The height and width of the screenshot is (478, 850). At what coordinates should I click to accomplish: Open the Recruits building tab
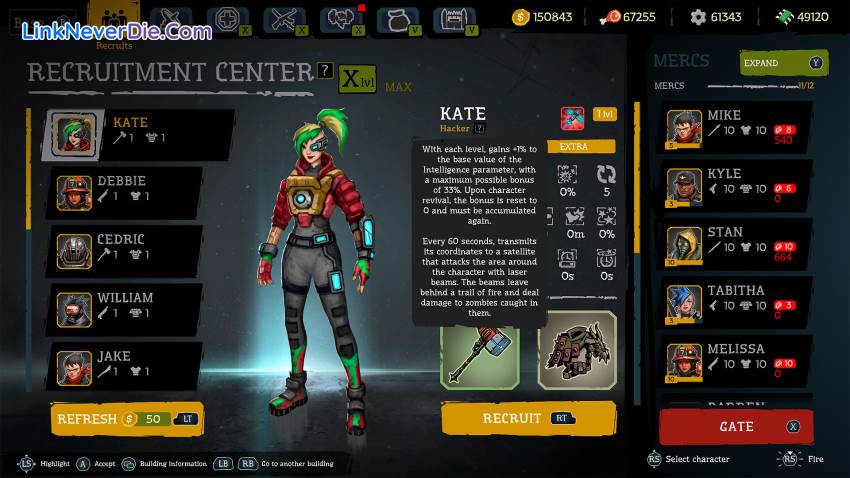coord(113,22)
